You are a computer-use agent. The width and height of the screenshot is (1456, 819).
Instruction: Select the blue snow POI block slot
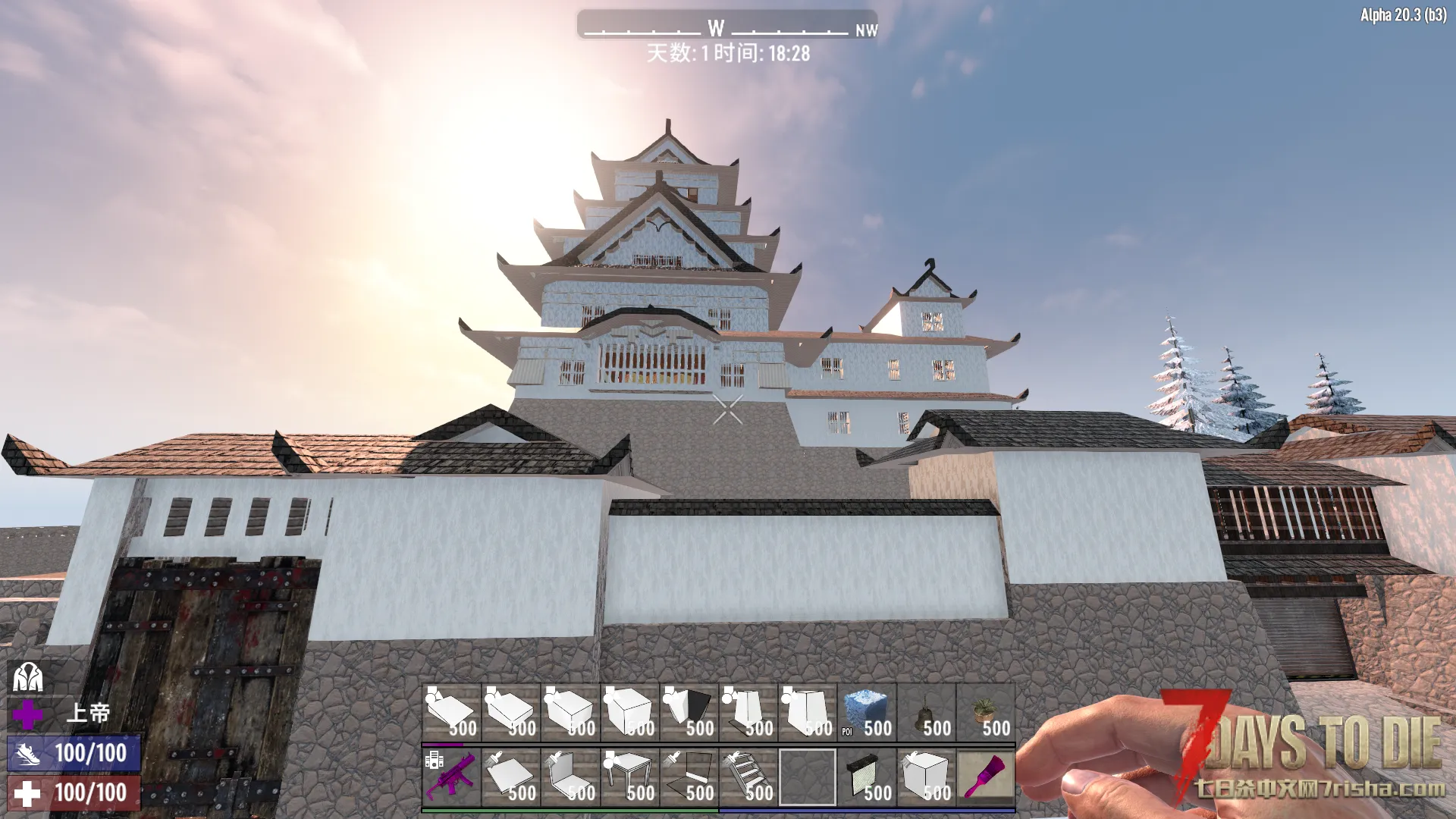pos(867,713)
